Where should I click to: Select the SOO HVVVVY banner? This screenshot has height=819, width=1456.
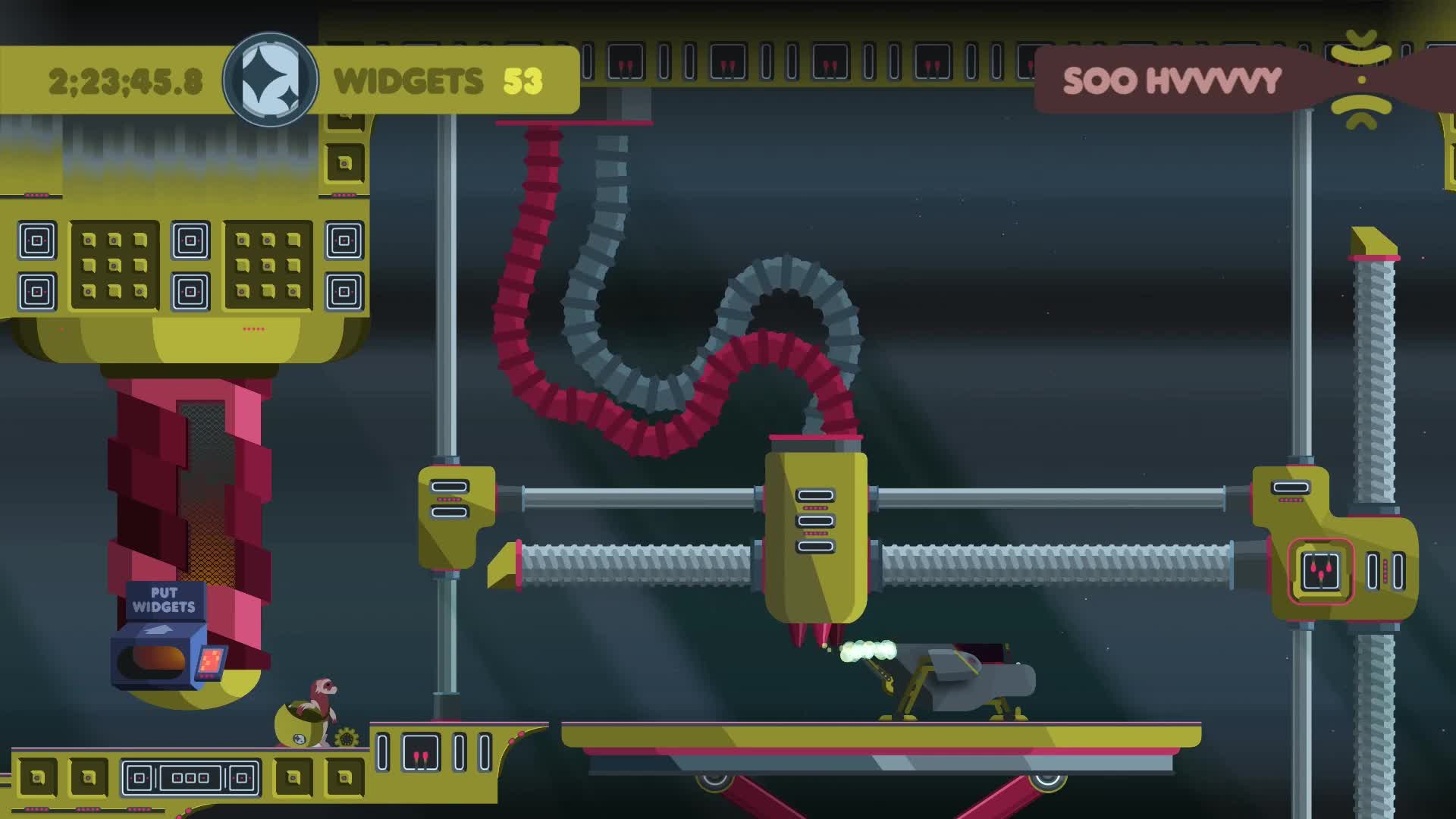tap(1172, 81)
